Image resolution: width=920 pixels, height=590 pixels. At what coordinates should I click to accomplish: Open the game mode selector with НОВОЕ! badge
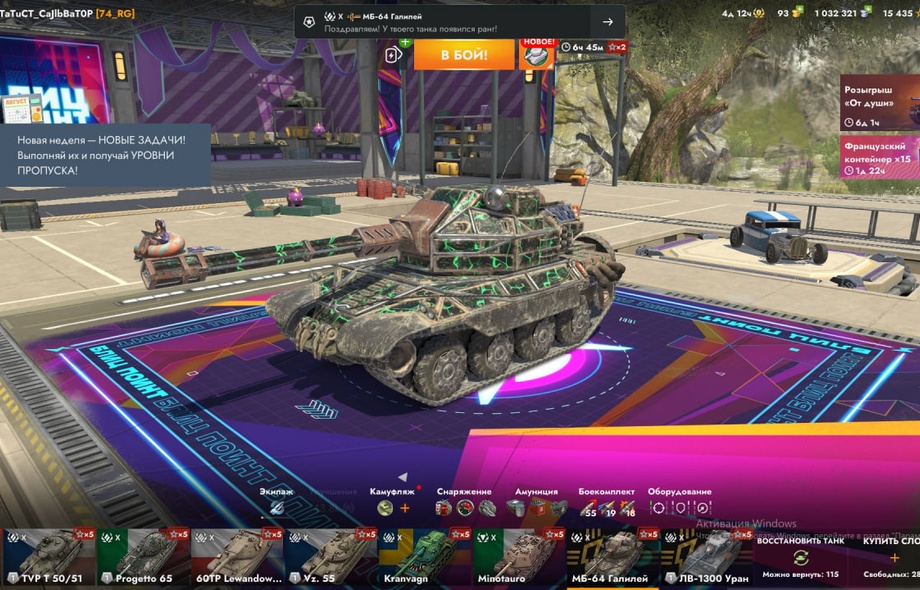click(x=537, y=54)
